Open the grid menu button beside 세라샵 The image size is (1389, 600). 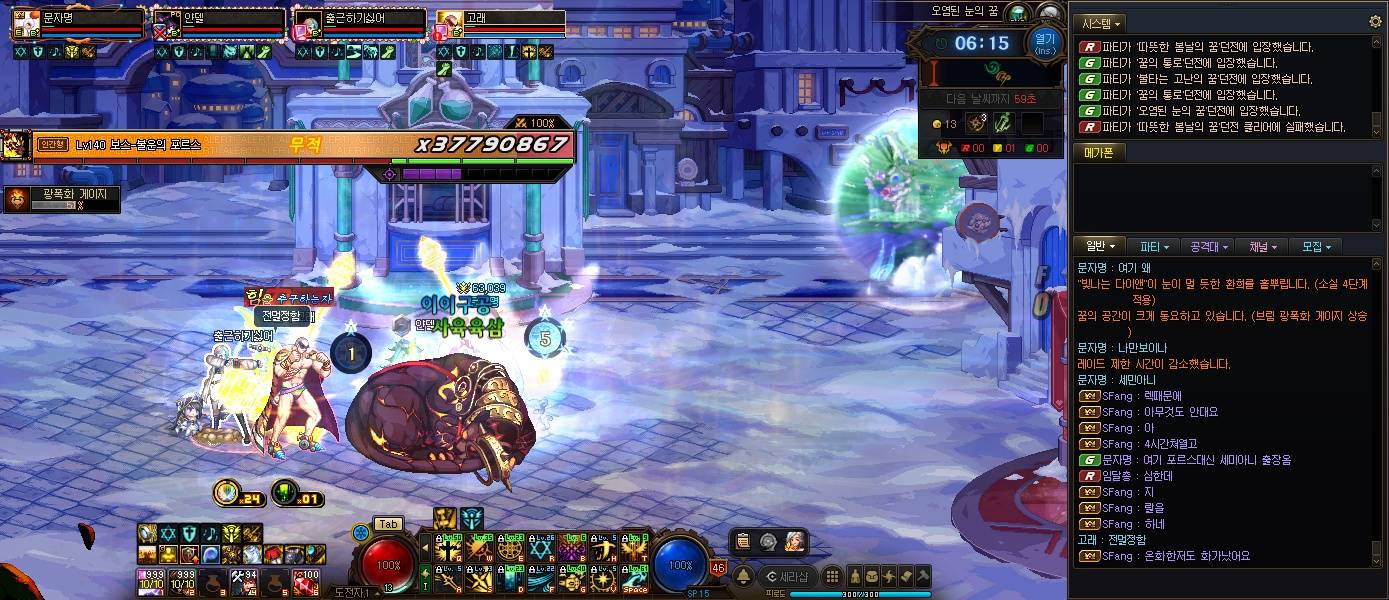[x=831, y=576]
